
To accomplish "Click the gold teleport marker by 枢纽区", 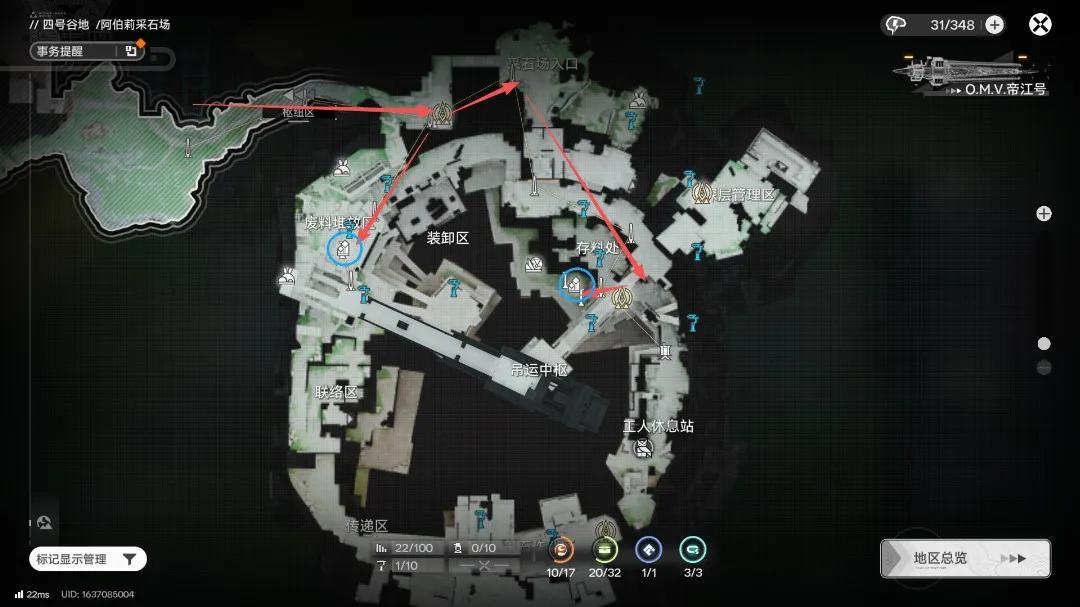I will coord(437,116).
